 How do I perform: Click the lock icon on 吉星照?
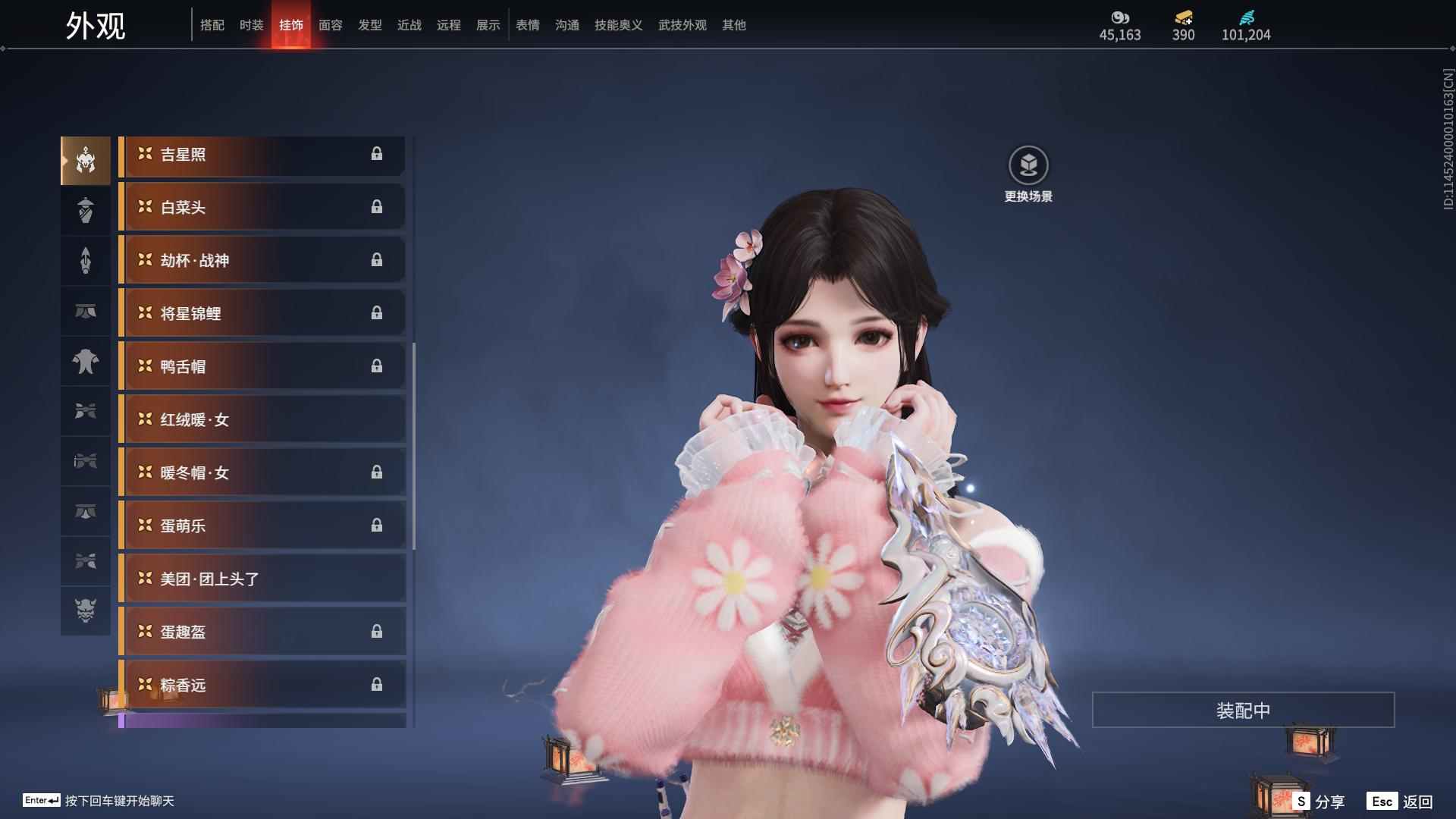tap(378, 155)
